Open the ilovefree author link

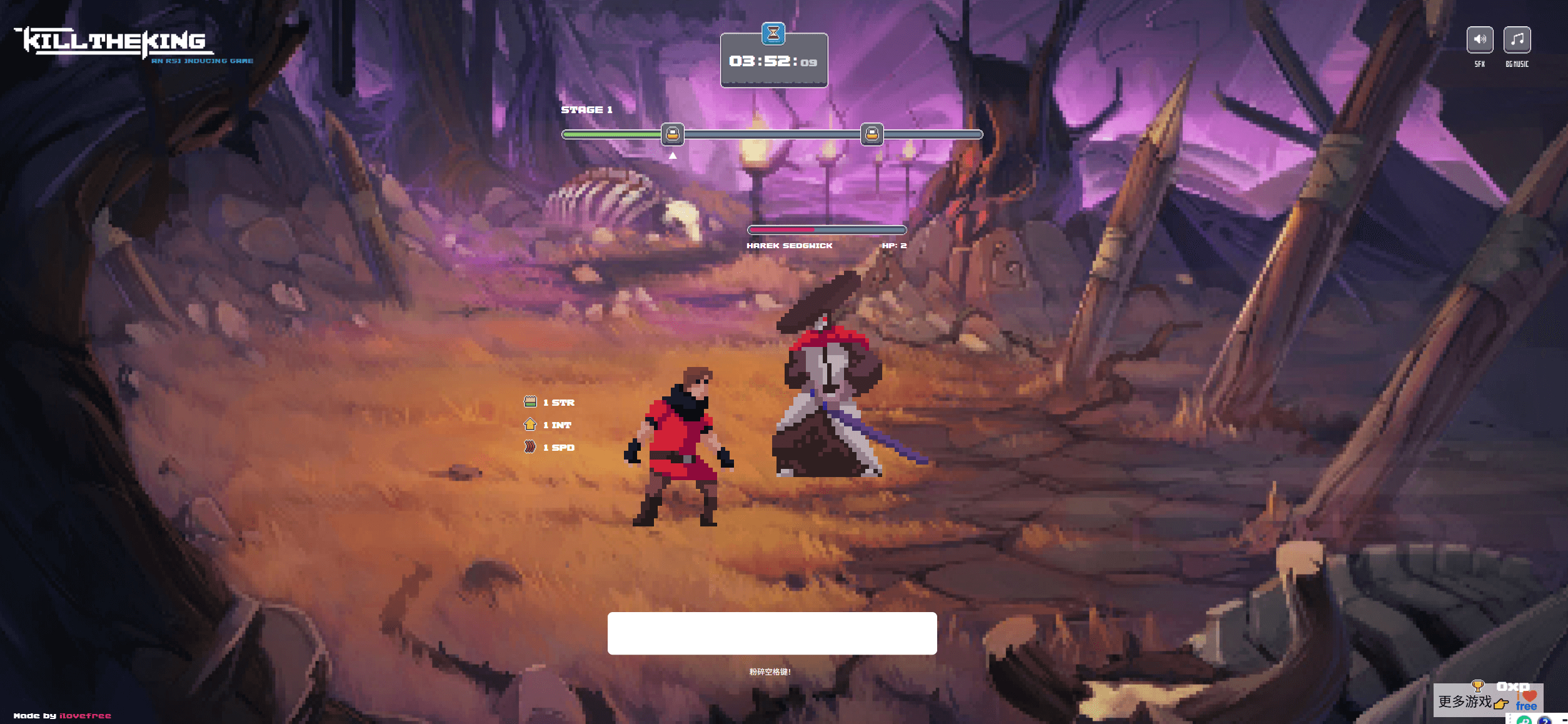[85, 716]
